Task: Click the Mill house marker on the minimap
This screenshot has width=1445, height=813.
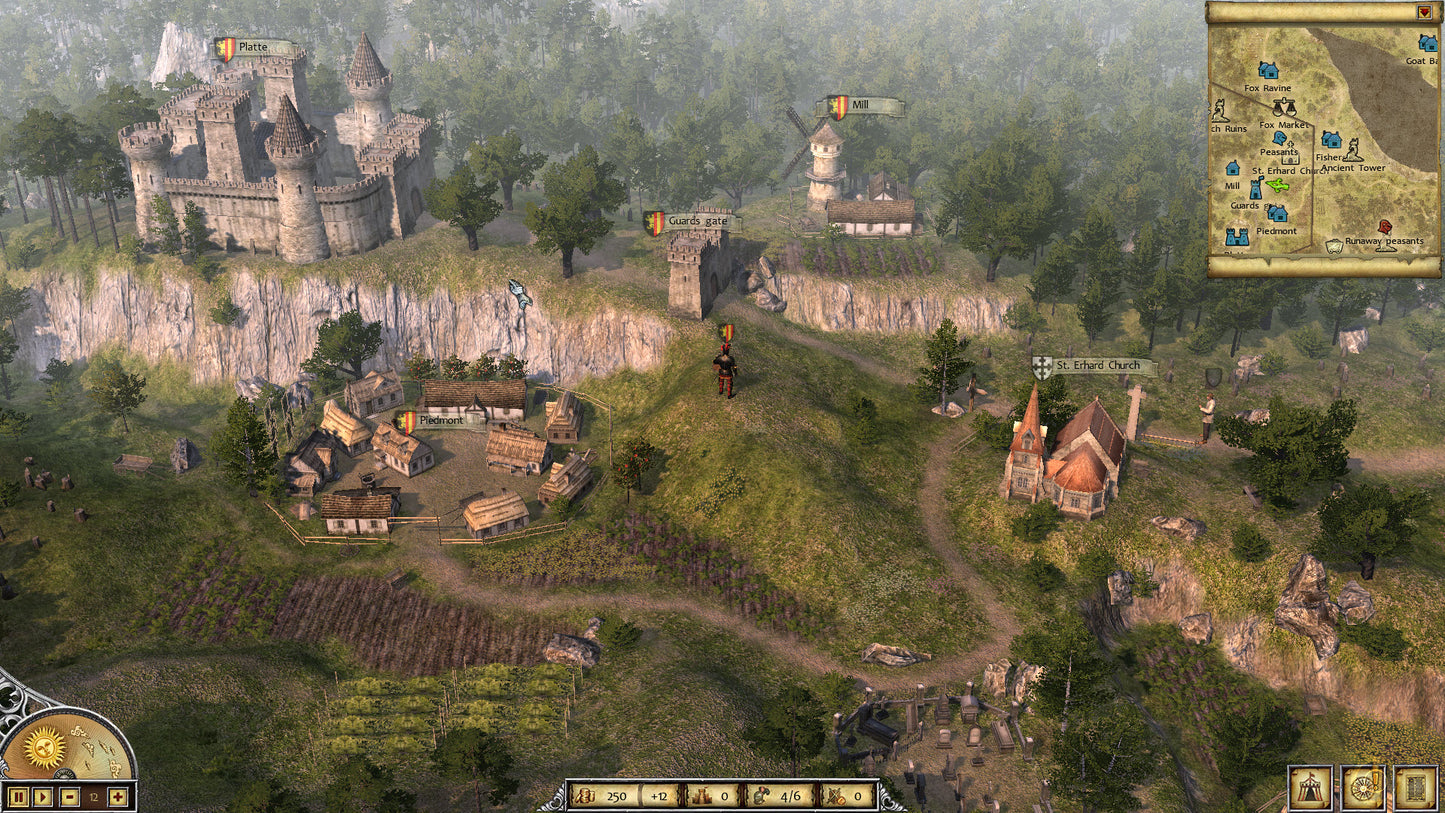Action: [1232, 169]
